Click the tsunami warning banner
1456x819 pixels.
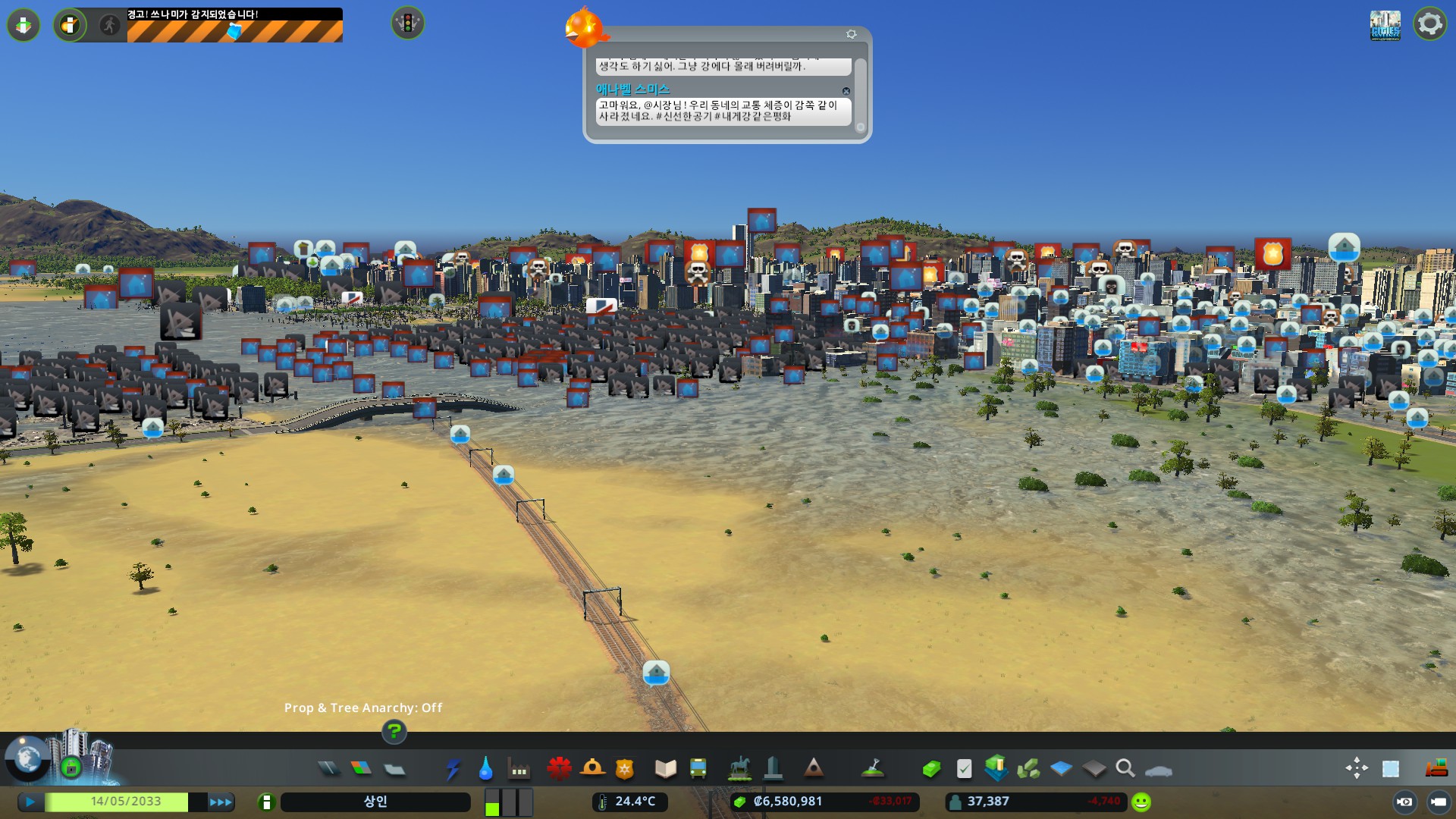click(234, 25)
